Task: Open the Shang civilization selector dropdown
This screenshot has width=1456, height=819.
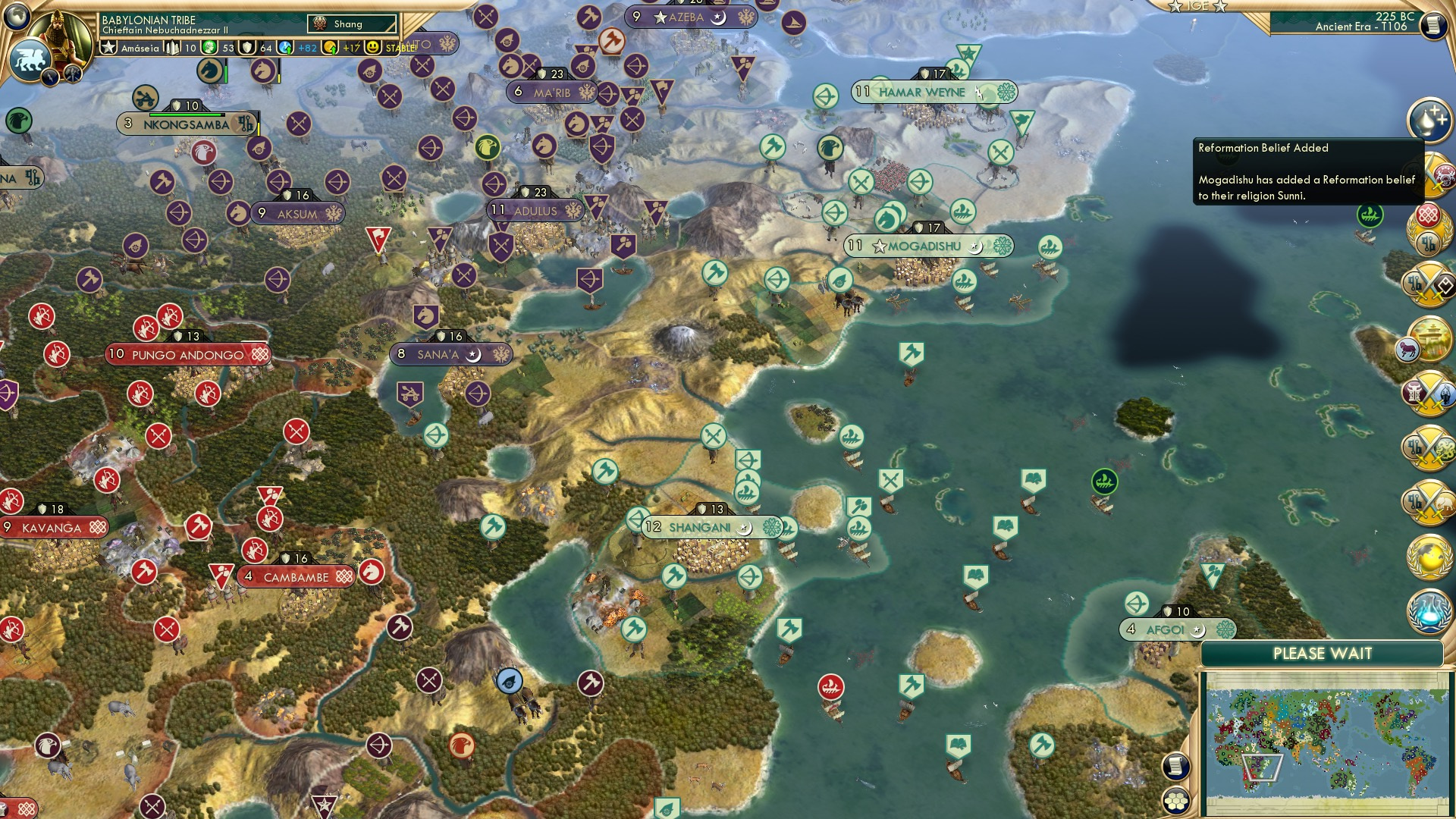Action: [x=353, y=24]
